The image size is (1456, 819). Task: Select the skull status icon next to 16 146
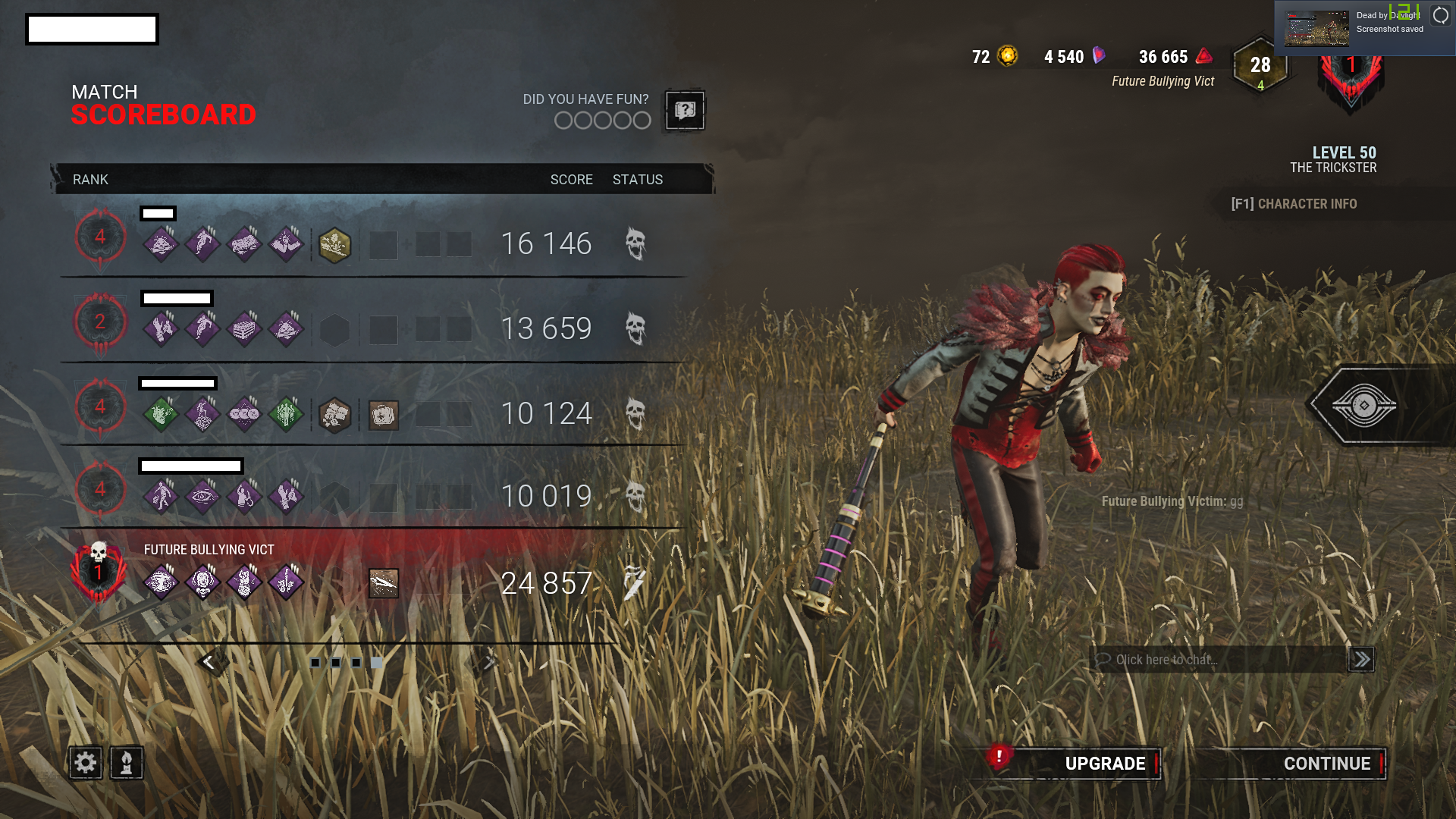tap(635, 243)
